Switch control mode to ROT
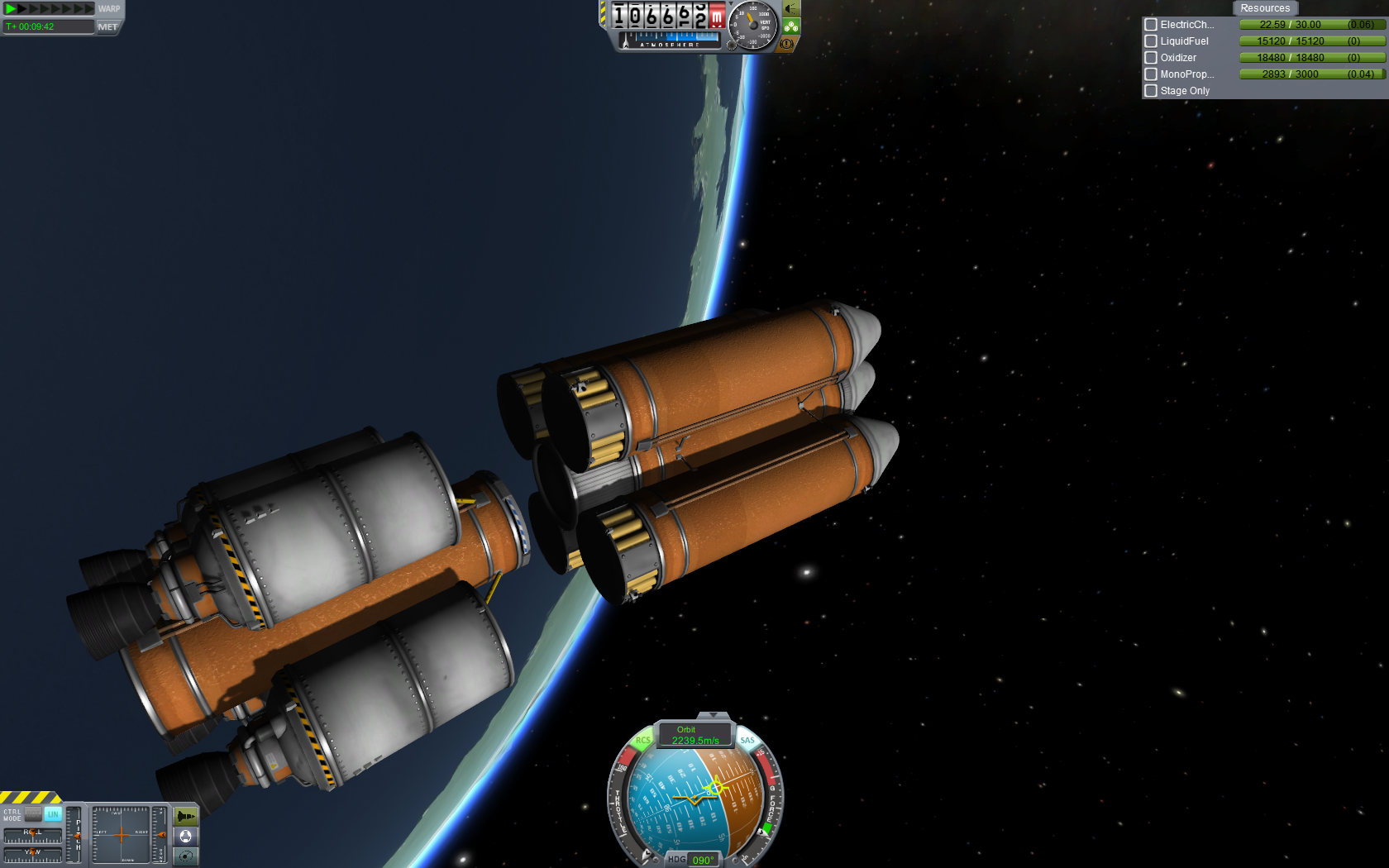This screenshot has width=1389, height=868. tap(33, 814)
